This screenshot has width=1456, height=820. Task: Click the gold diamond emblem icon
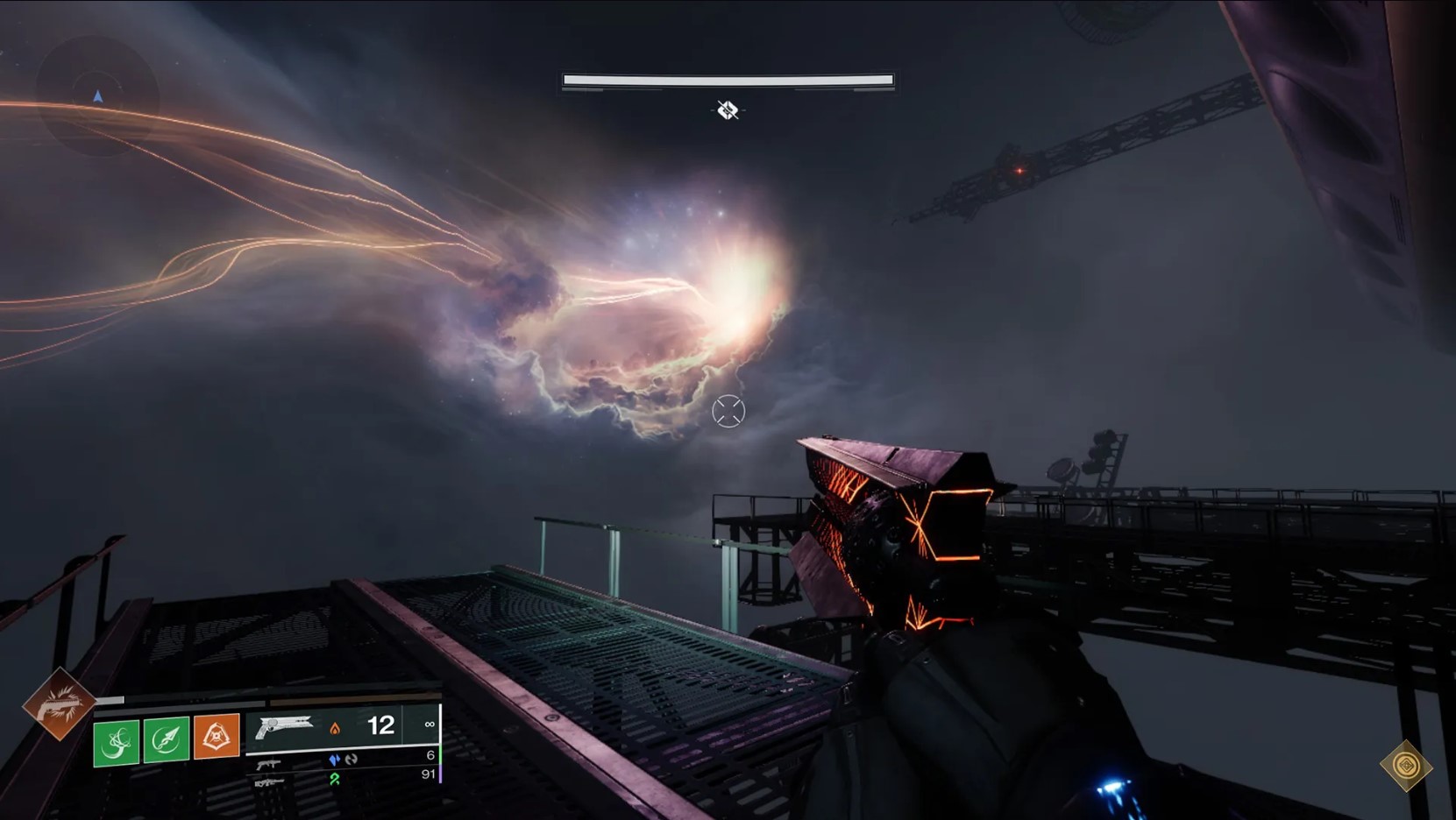coord(1405,766)
